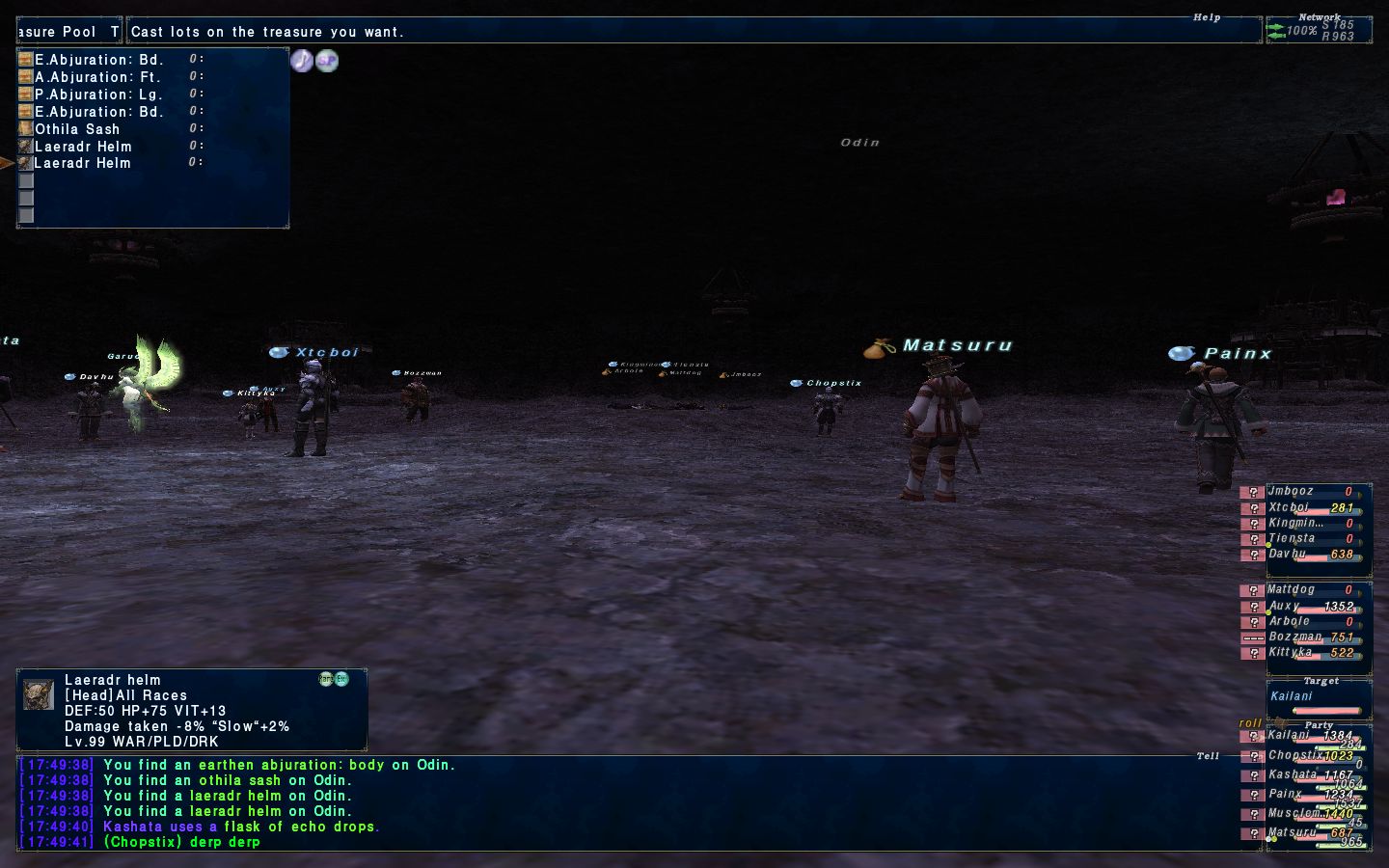1389x868 pixels.
Task: Select Bozzman's alliance list row
Action: [1295, 637]
